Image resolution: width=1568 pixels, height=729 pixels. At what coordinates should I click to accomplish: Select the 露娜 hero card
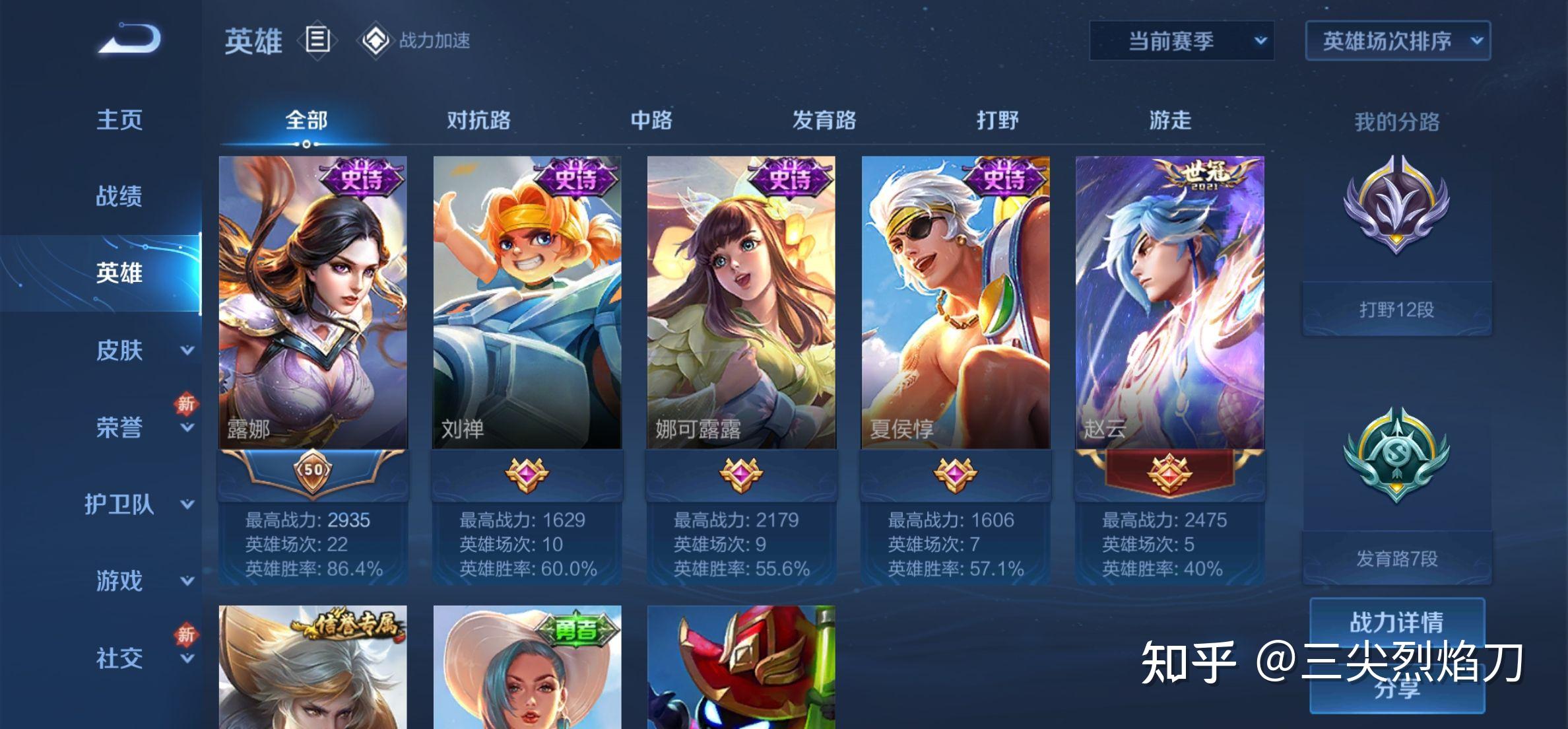click(x=313, y=304)
